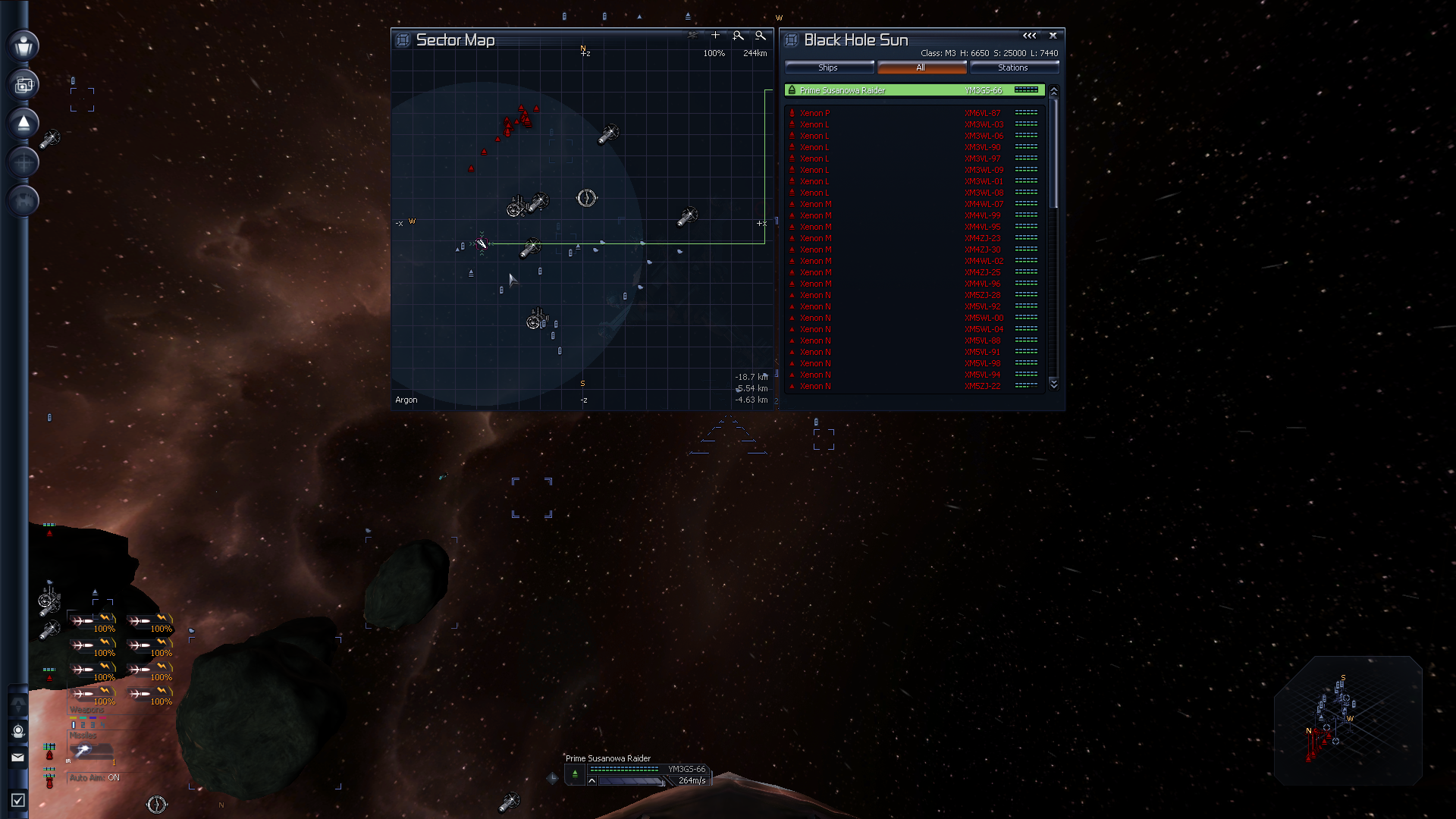The height and width of the screenshot is (819, 1456).
Task: Open the camera views sidebar icon
Action: click(24, 85)
